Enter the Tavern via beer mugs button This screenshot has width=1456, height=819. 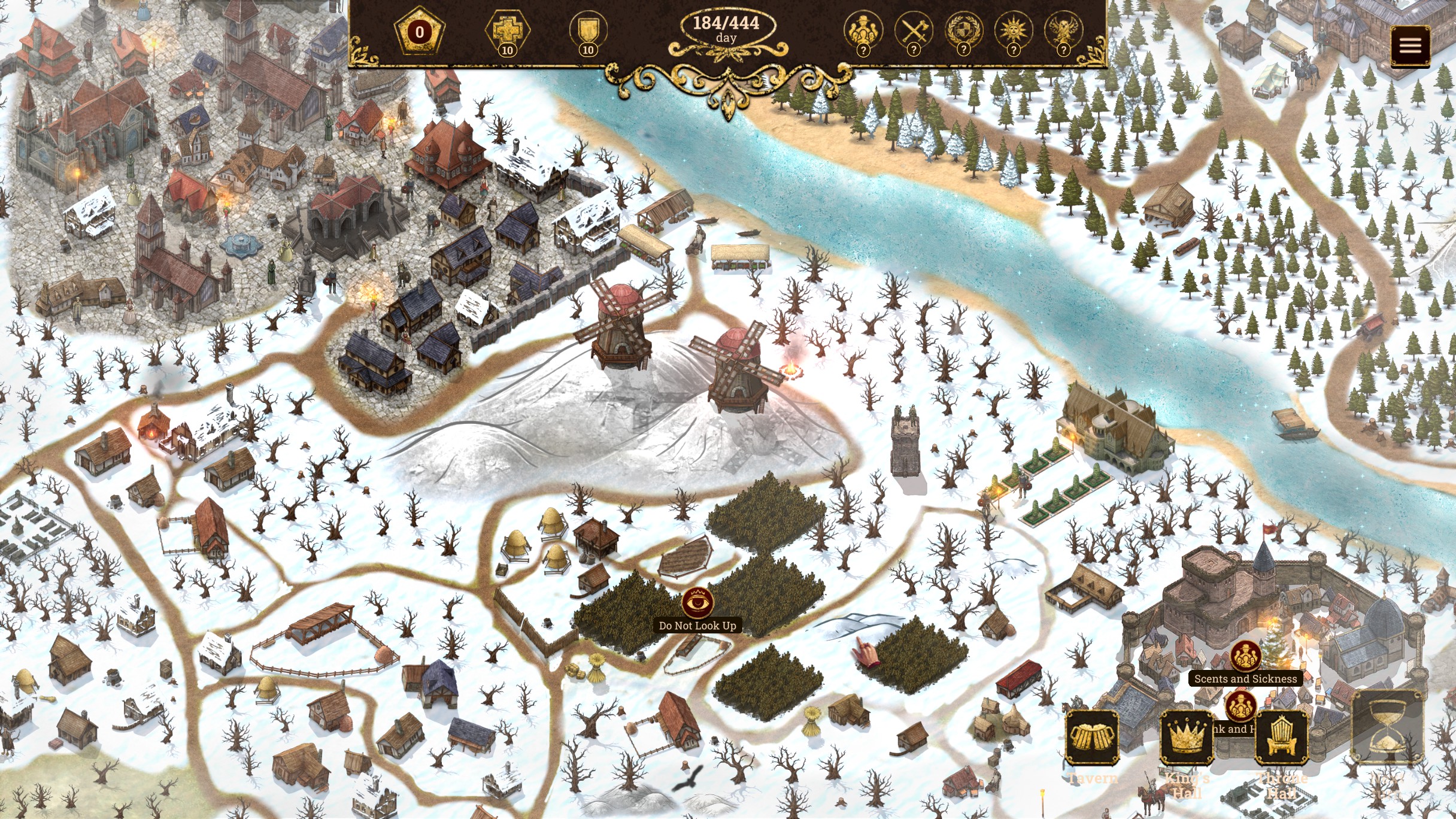[x=1093, y=737]
